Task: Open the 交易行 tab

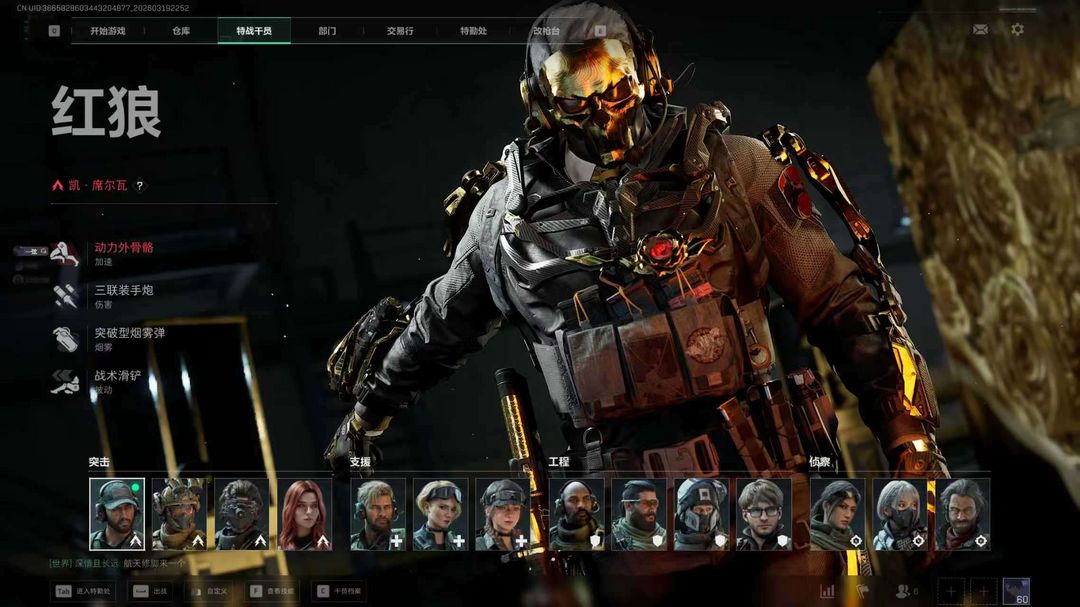Action: tap(400, 31)
